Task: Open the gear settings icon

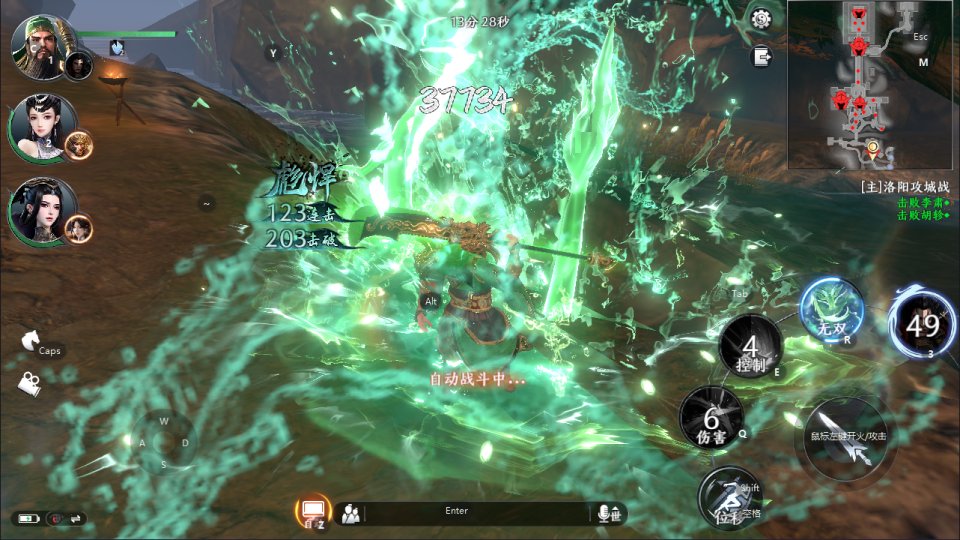Action: point(761,18)
